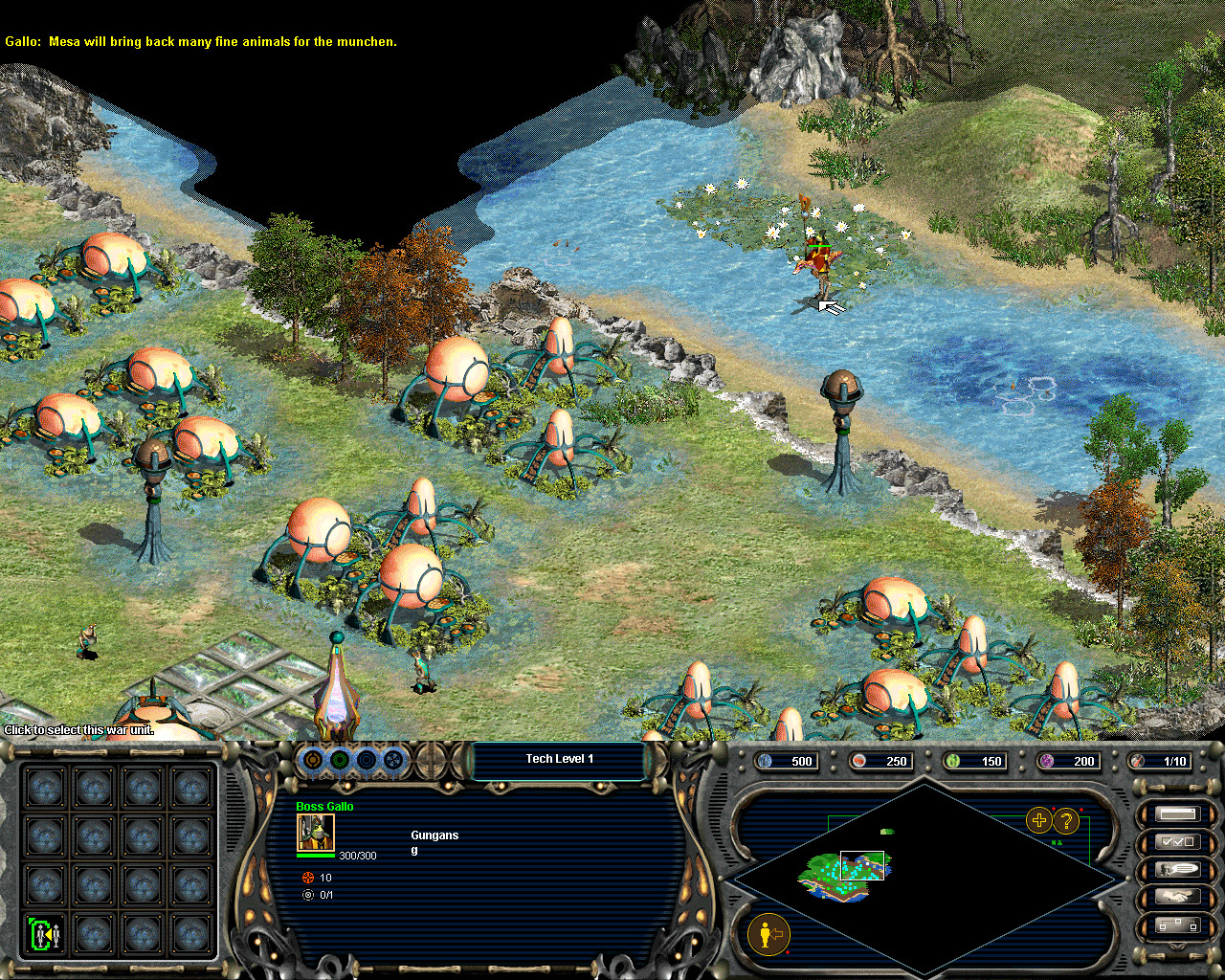The width and height of the screenshot is (1225, 980).
Task: Click the yellow plus button beside minimap
Action: (1038, 820)
